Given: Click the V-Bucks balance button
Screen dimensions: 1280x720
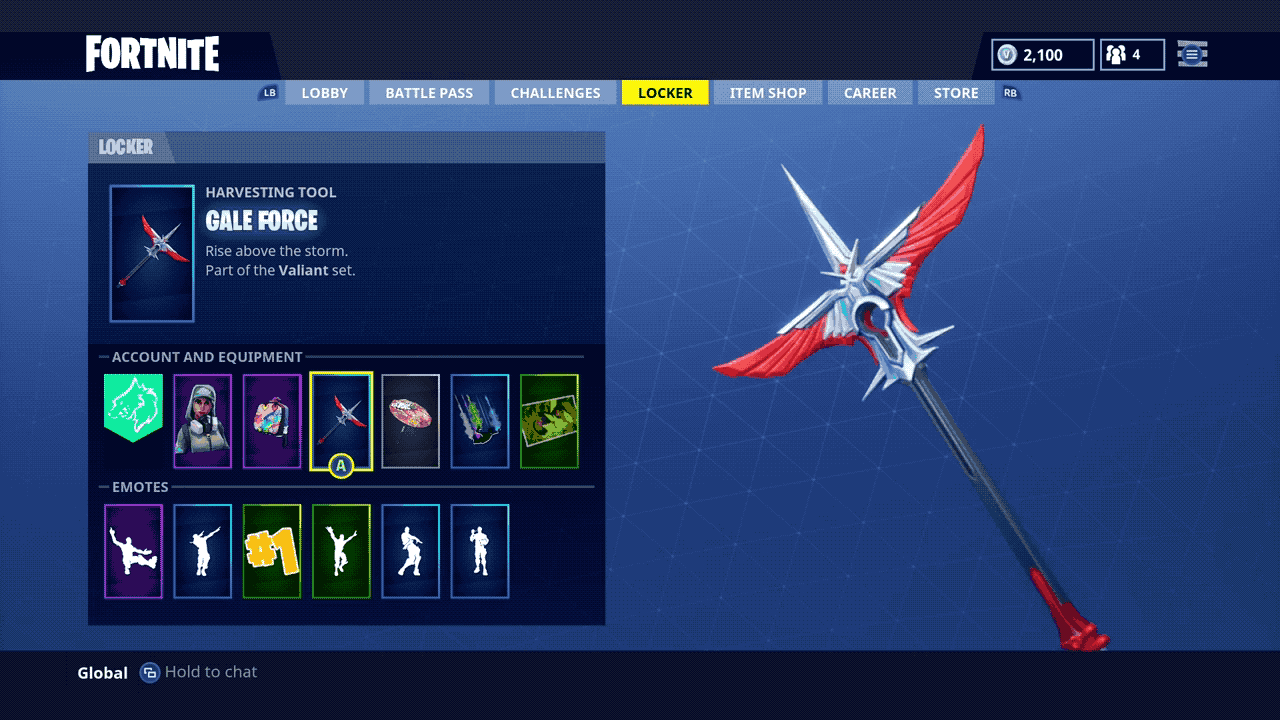Looking at the screenshot, I should 1042,55.
